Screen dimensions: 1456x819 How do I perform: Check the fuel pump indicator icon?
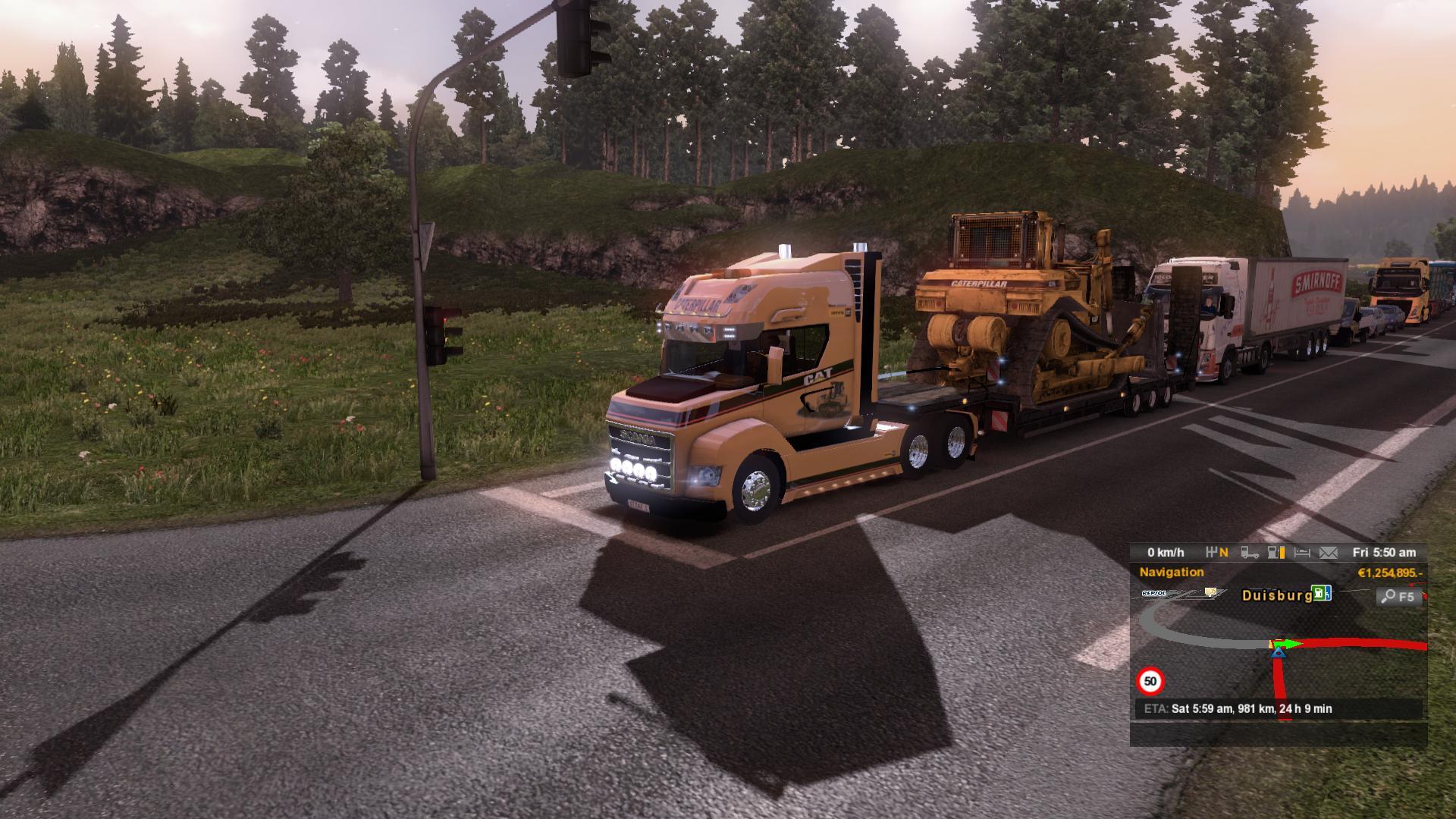(1277, 553)
